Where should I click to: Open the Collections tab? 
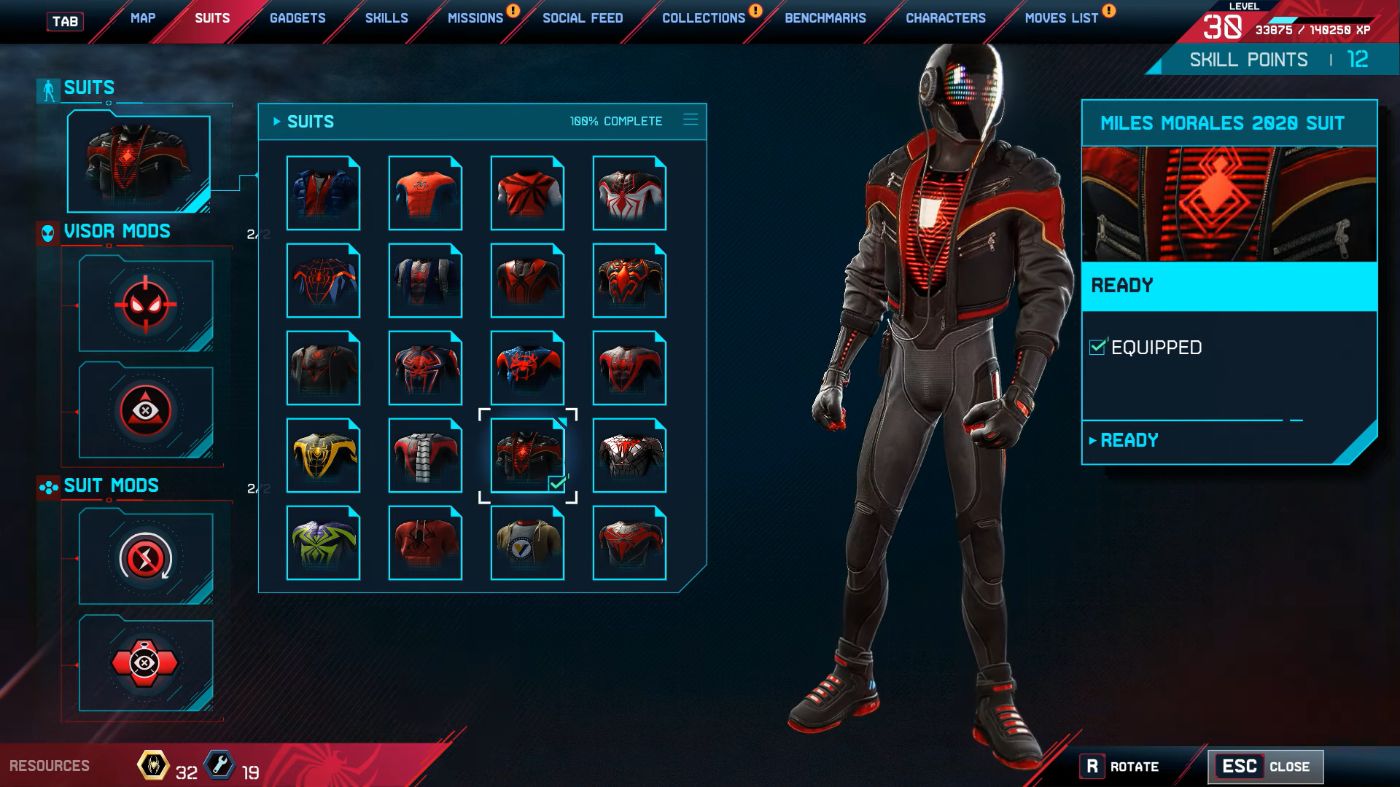703,18
